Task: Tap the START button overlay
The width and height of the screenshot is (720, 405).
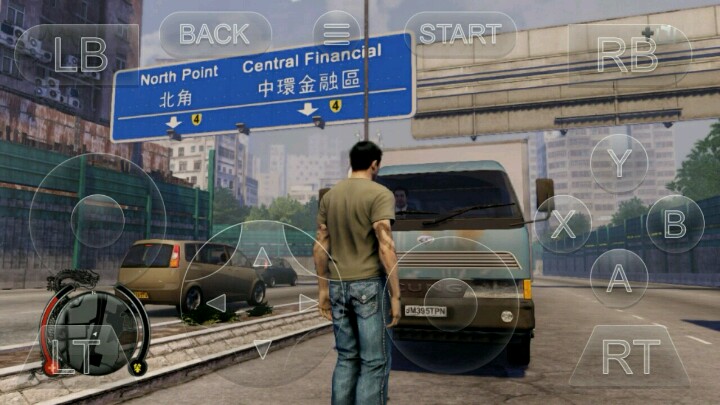Action: pyautogui.click(x=459, y=34)
